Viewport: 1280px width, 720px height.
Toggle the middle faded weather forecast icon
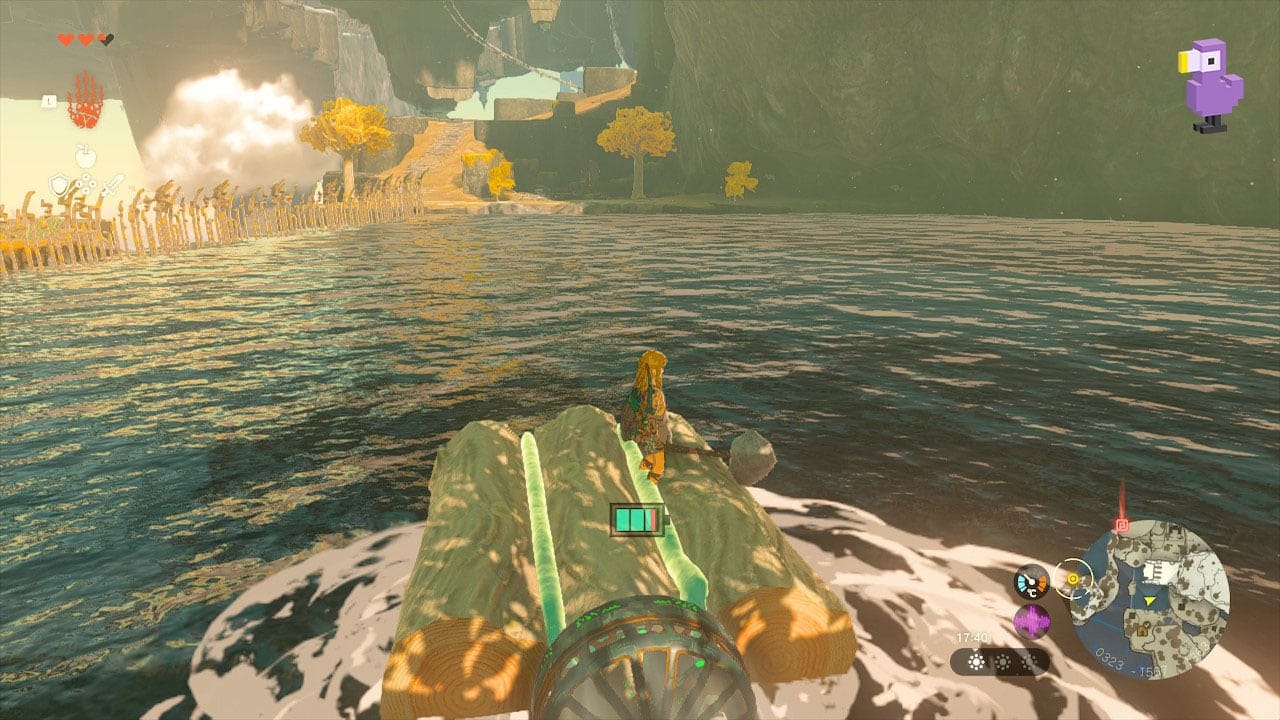tap(1004, 662)
